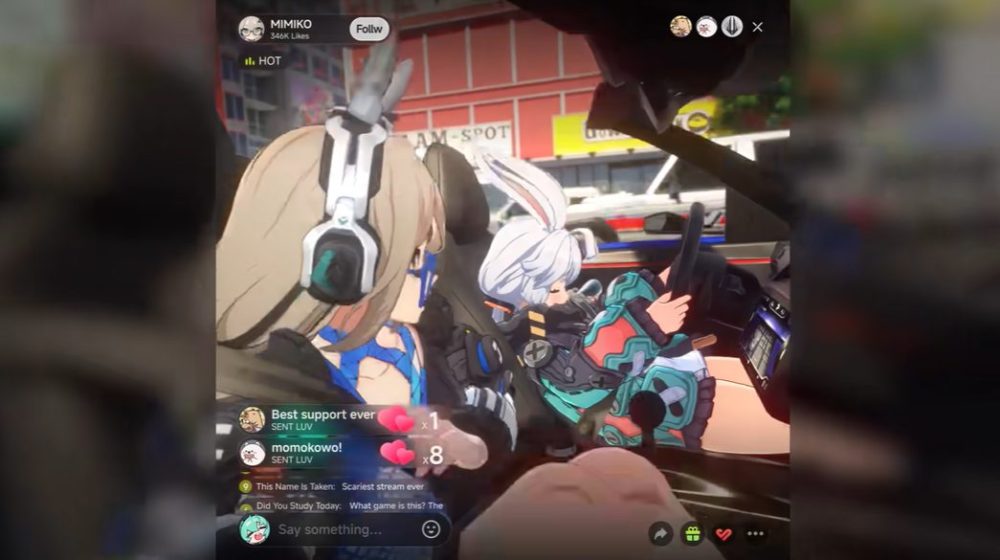Open MIMIKO's profile avatar
Screen dimensions: 1000x560
(252, 28)
